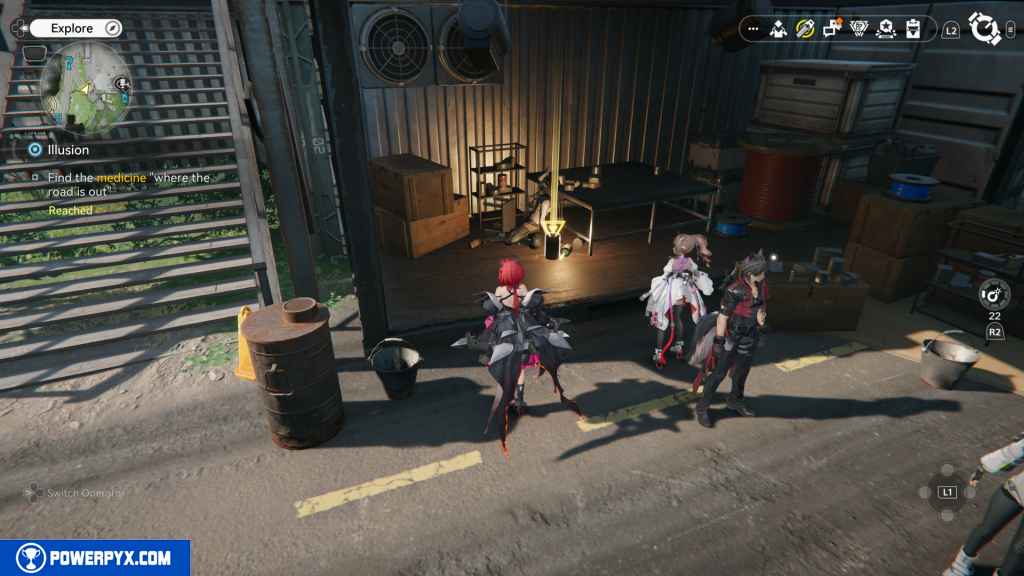
Task: Use the gadget item with count 22
Action: 994,294
